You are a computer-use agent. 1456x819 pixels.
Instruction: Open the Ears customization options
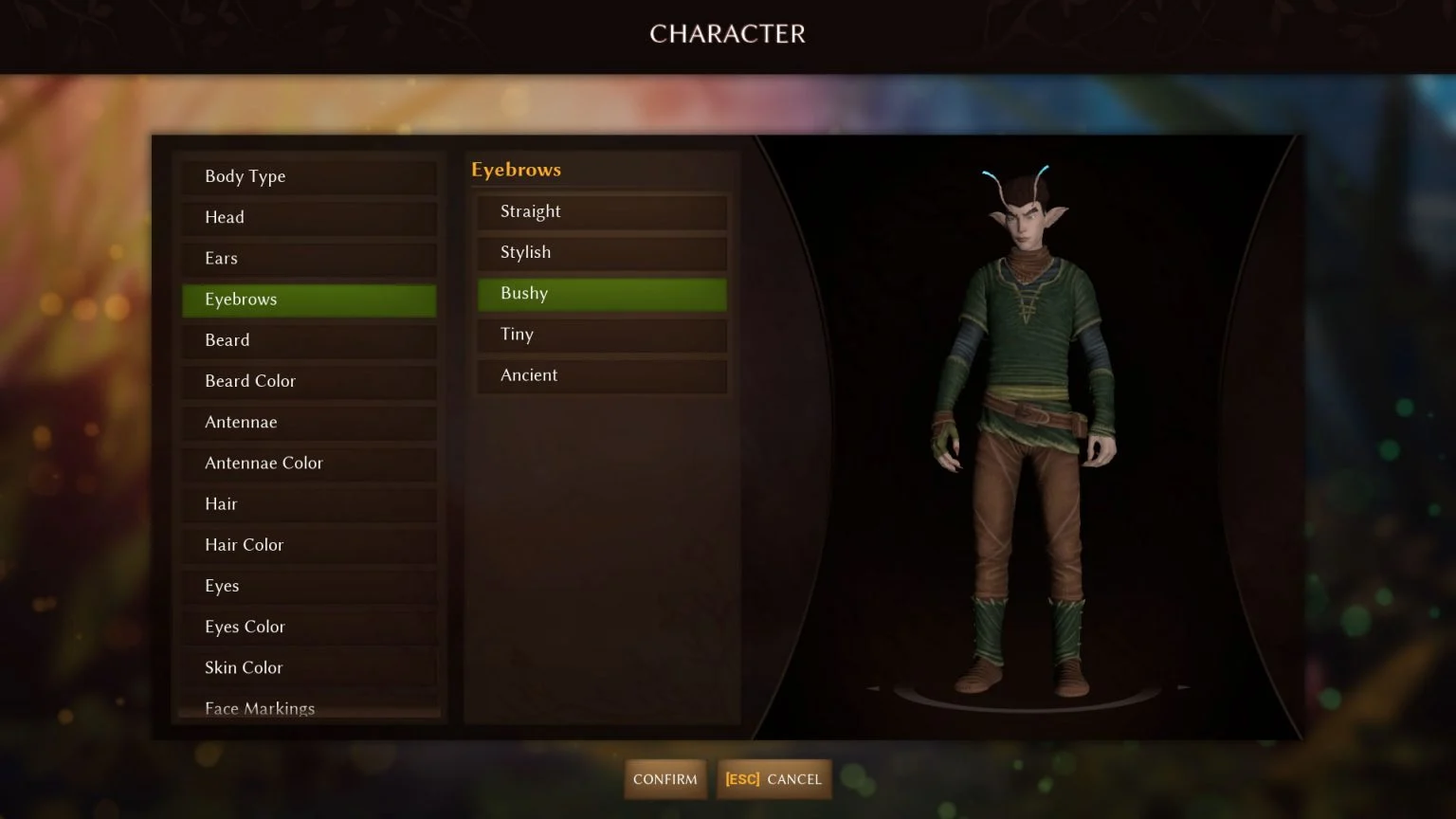(x=308, y=258)
